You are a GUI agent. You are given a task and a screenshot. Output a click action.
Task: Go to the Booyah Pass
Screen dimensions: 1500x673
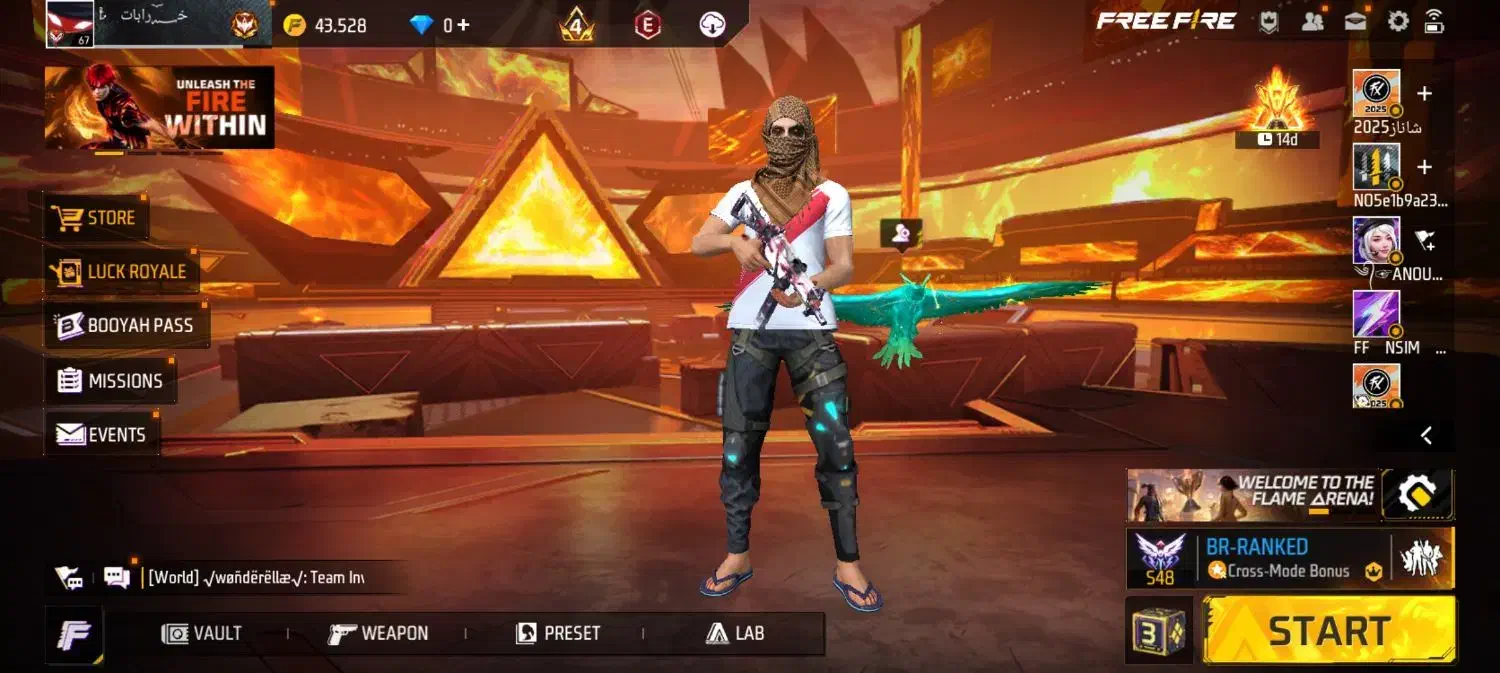click(126, 326)
